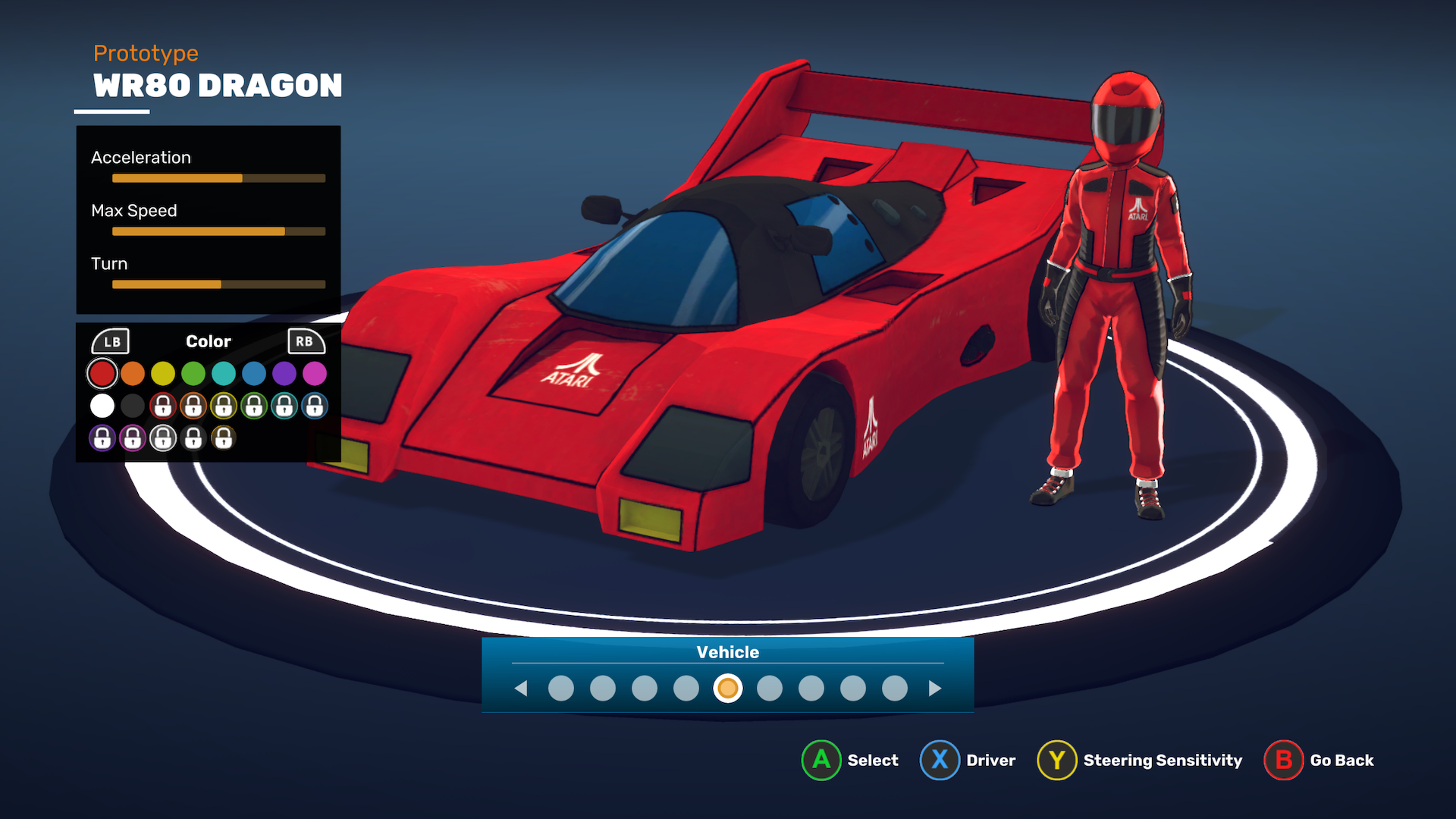
Task: Click the Prototype label
Action: [x=146, y=53]
